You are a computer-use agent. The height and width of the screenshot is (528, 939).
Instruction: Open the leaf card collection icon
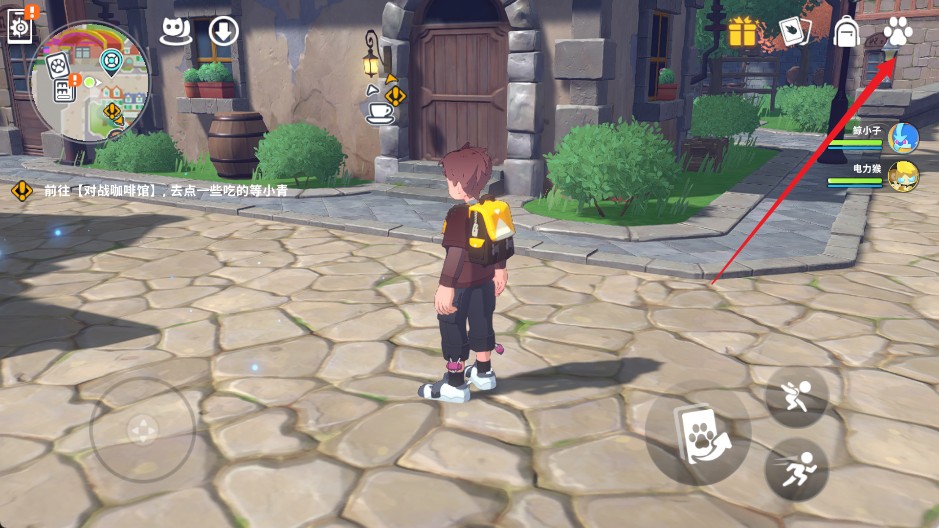tap(795, 32)
